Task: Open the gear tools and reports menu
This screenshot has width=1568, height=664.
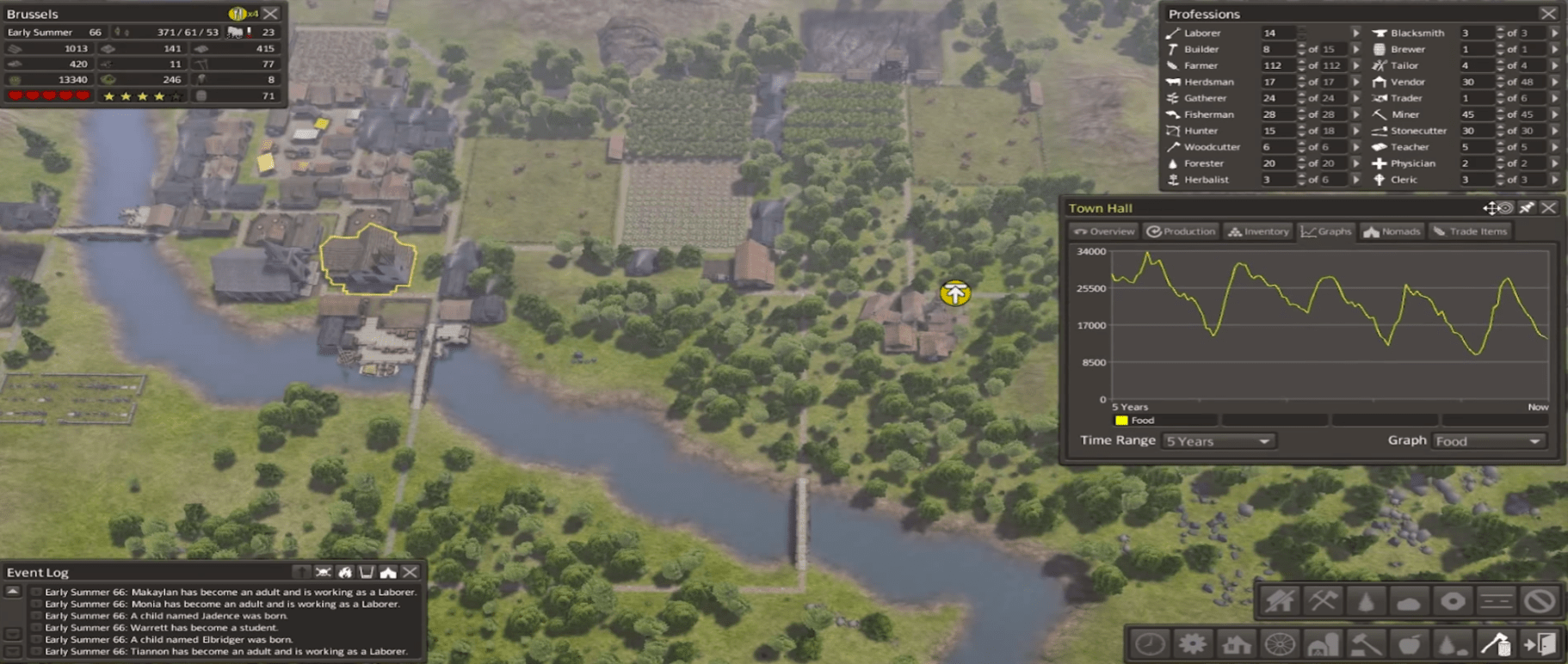Action: [1193, 644]
